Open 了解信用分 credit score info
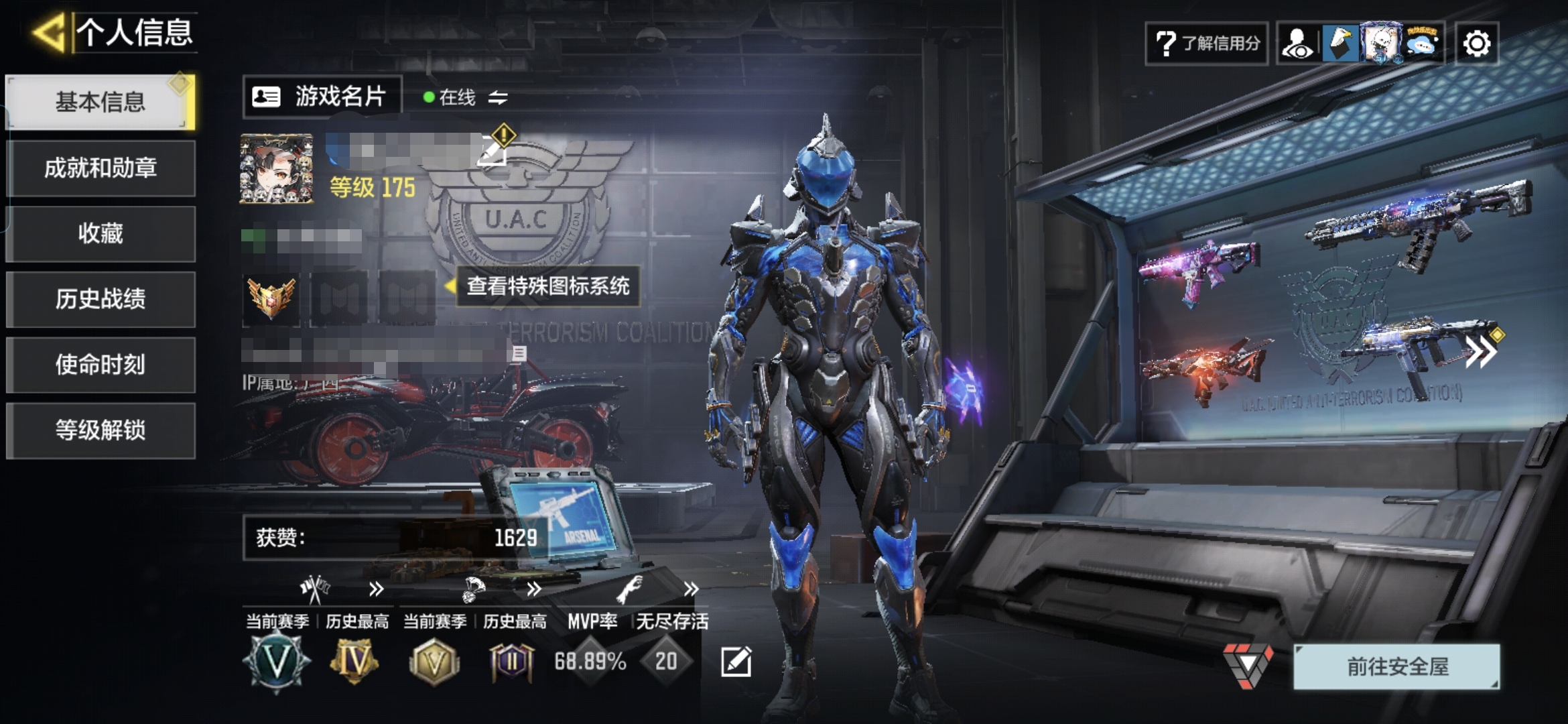Image resolution: width=1568 pixels, height=724 pixels. coord(1207,44)
